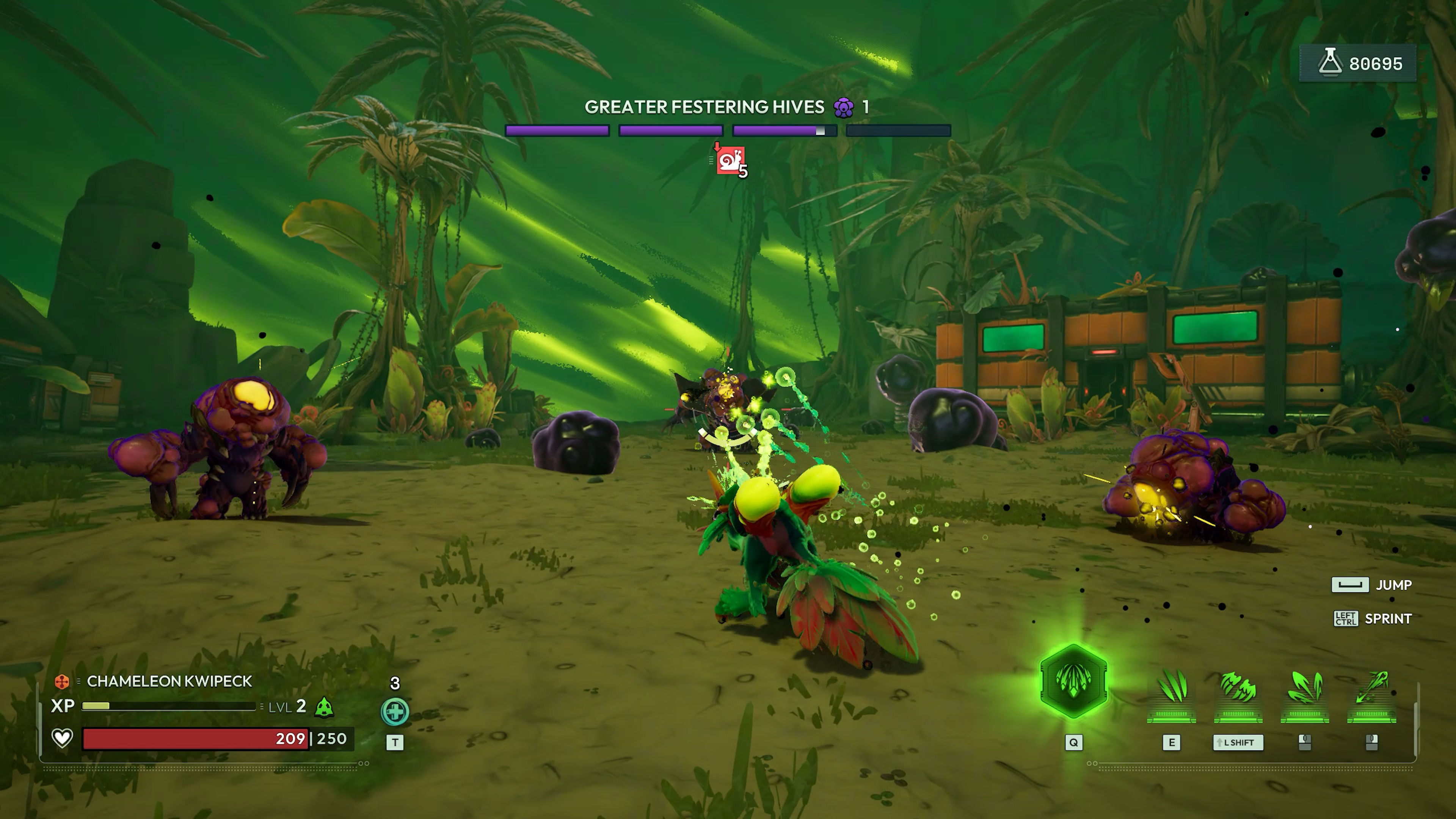Trigger the double claw swipe ability
The height and width of the screenshot is (819, 1456).
[1238, 692]
